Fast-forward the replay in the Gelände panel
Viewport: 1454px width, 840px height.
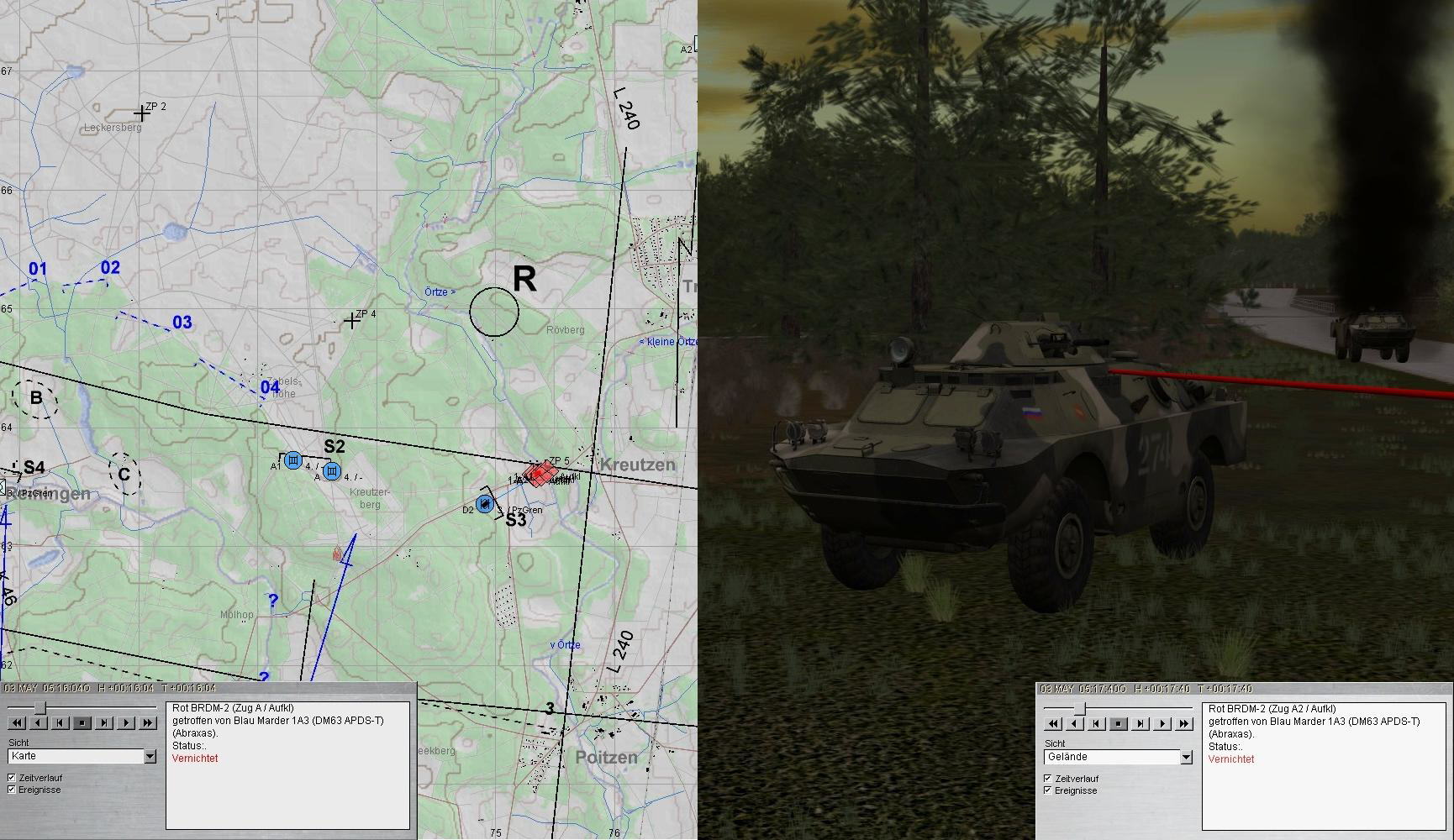tap(1184, 723)
